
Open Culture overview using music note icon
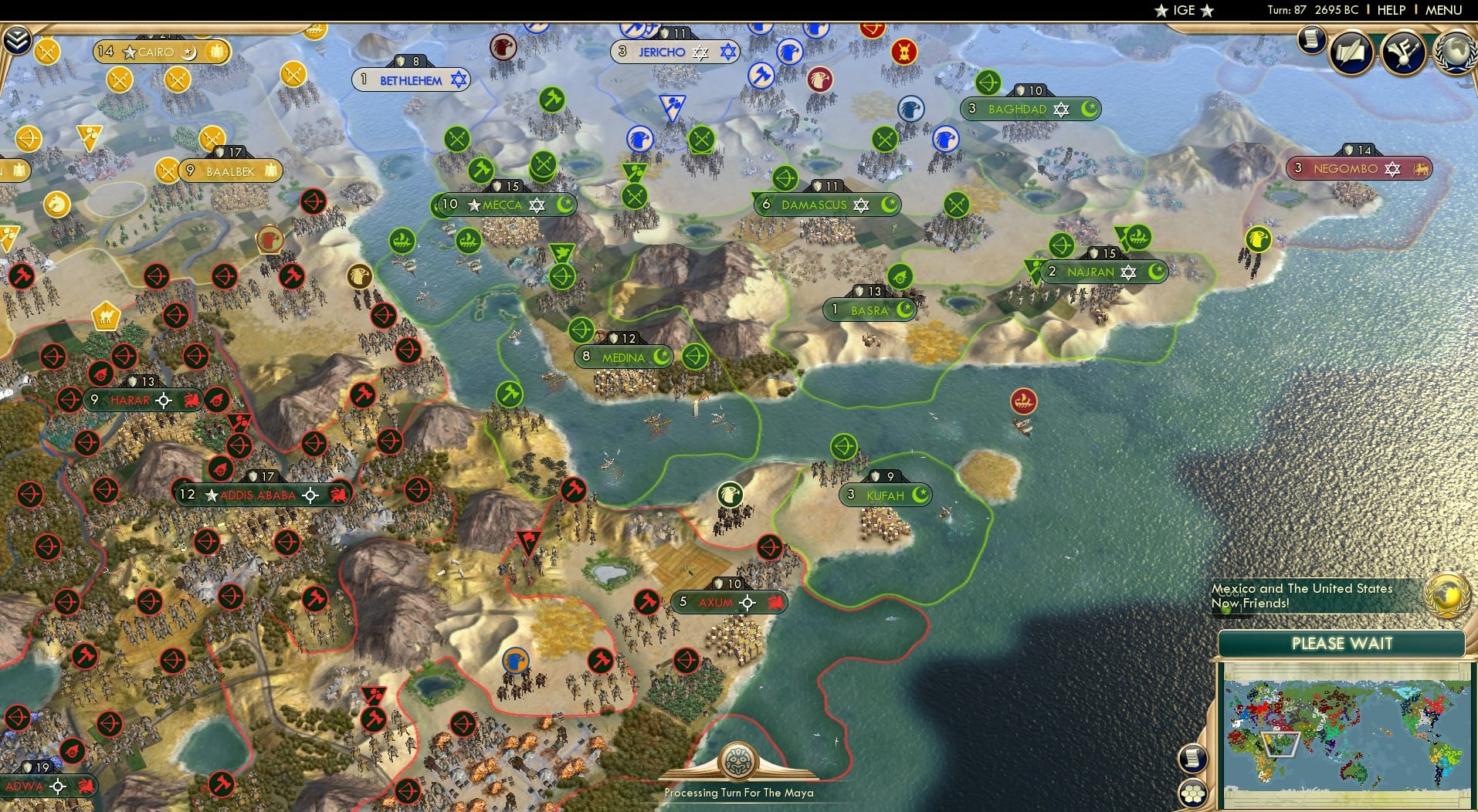[x=1402, y=54]
